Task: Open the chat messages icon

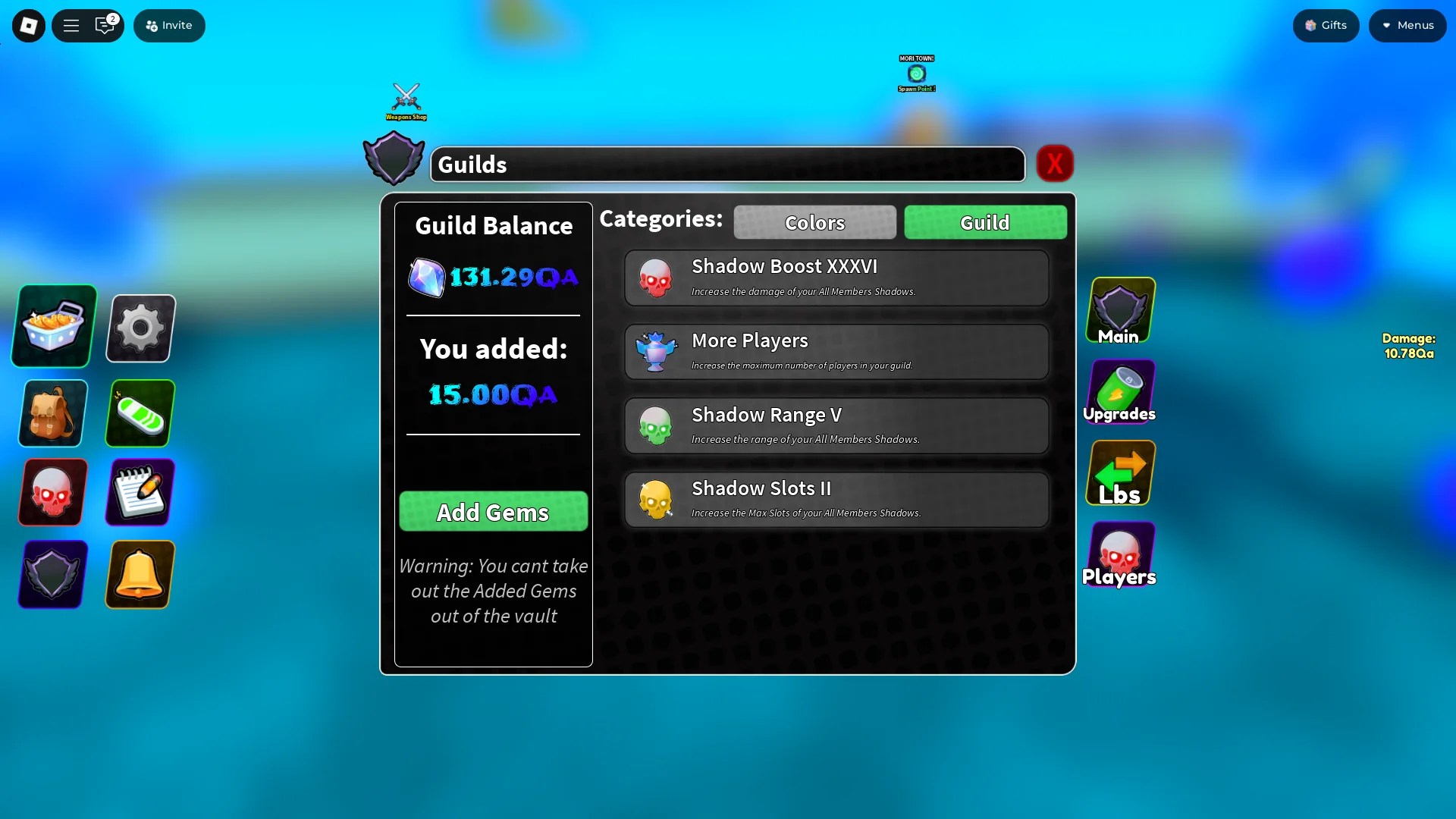Action: [105, 25]
